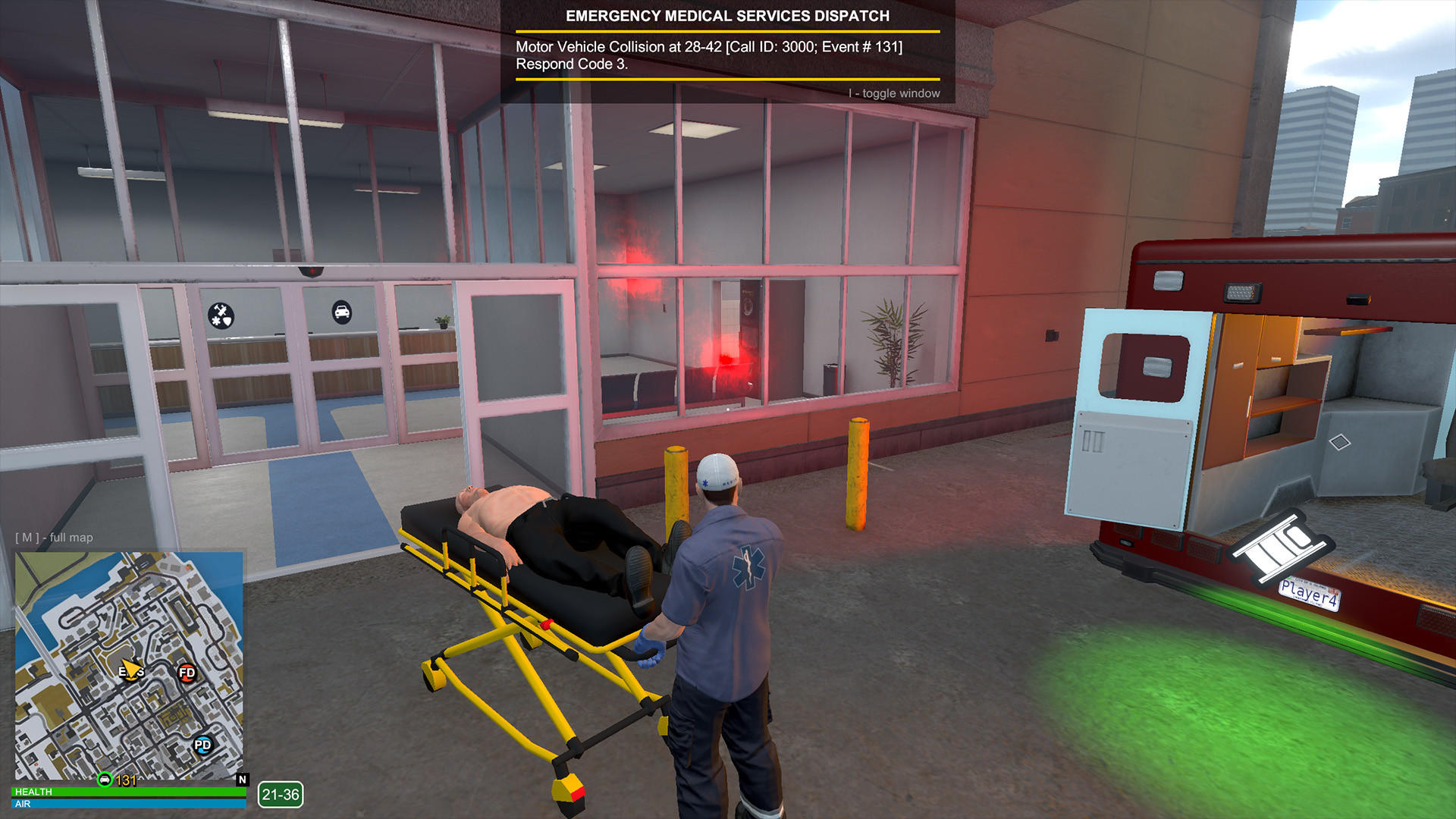The height and width of the screenshot is (819, 1456).
Task: Select the equipment customization icon on the station door
Action: [222, 313]
